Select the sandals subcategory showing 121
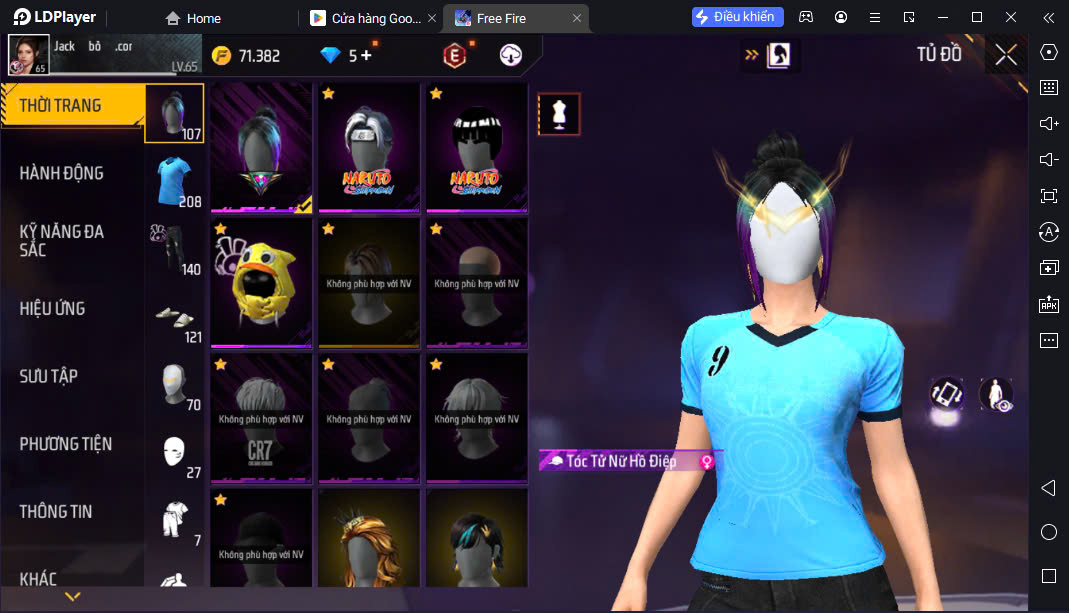This screenshot has height=613, width=1069. [176, 318]
